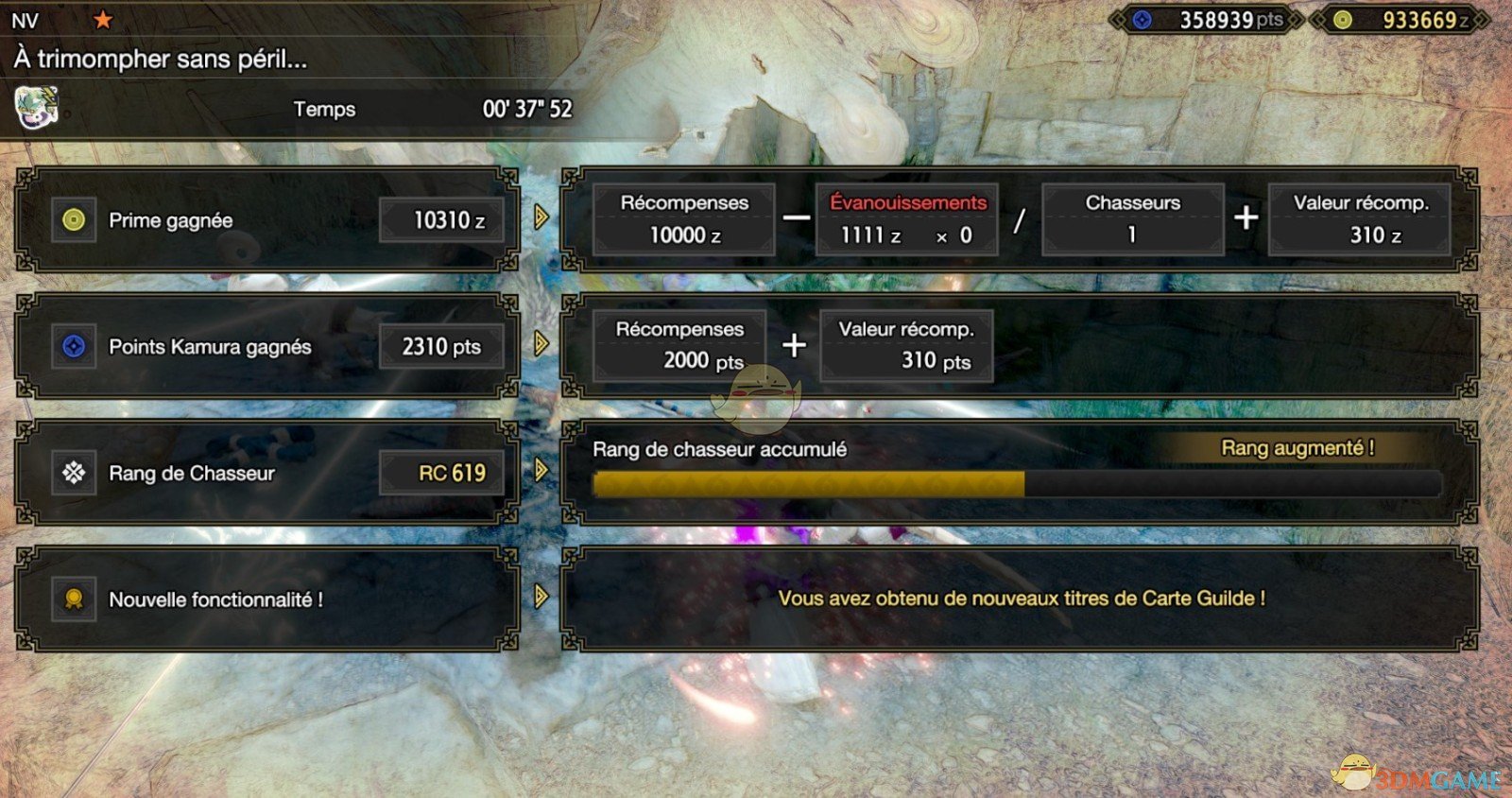Click the orange star beside NV
1512x798 pixels.
point(104,17)
